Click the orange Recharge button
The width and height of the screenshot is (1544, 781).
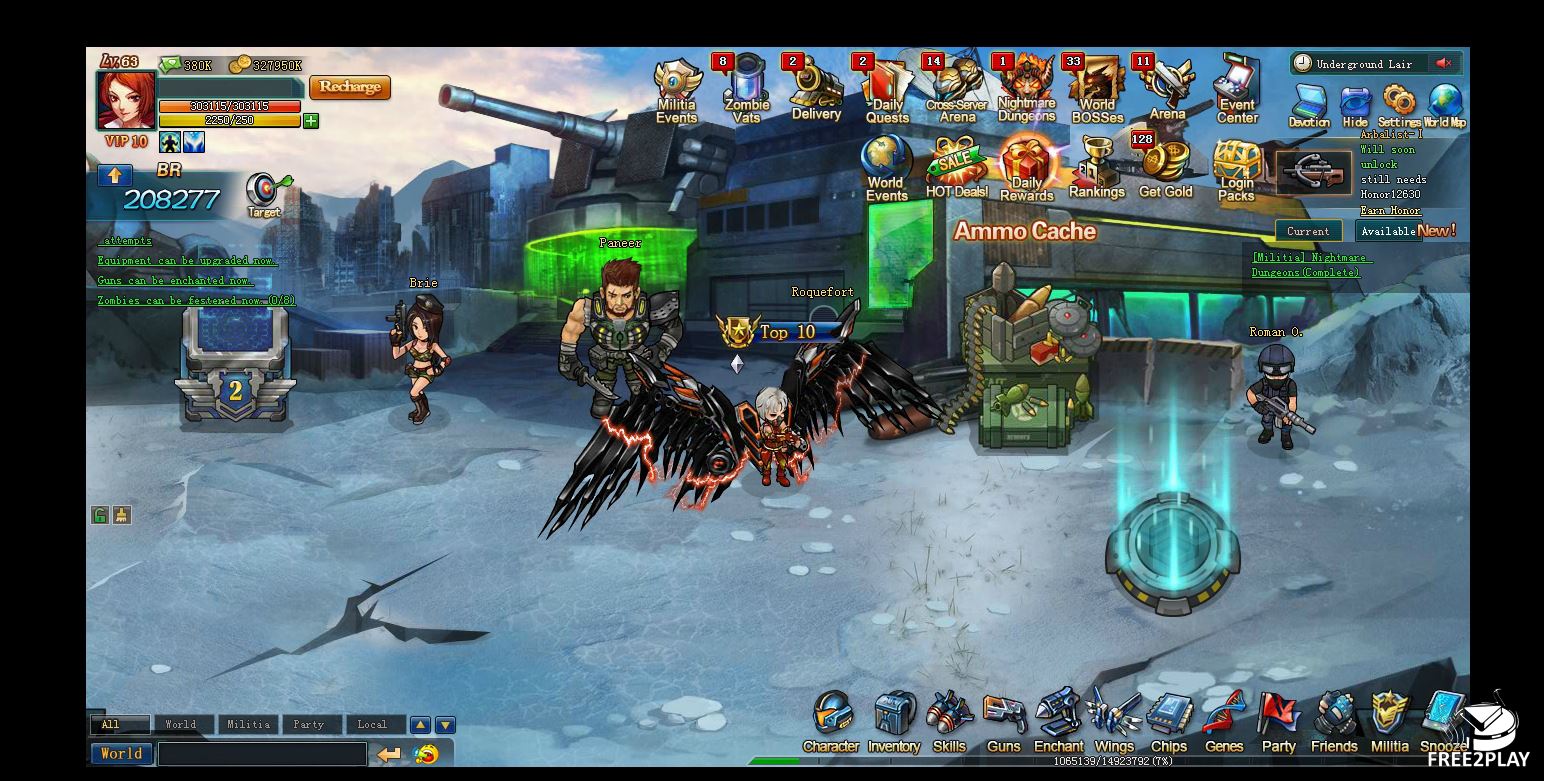pos(349,87)
